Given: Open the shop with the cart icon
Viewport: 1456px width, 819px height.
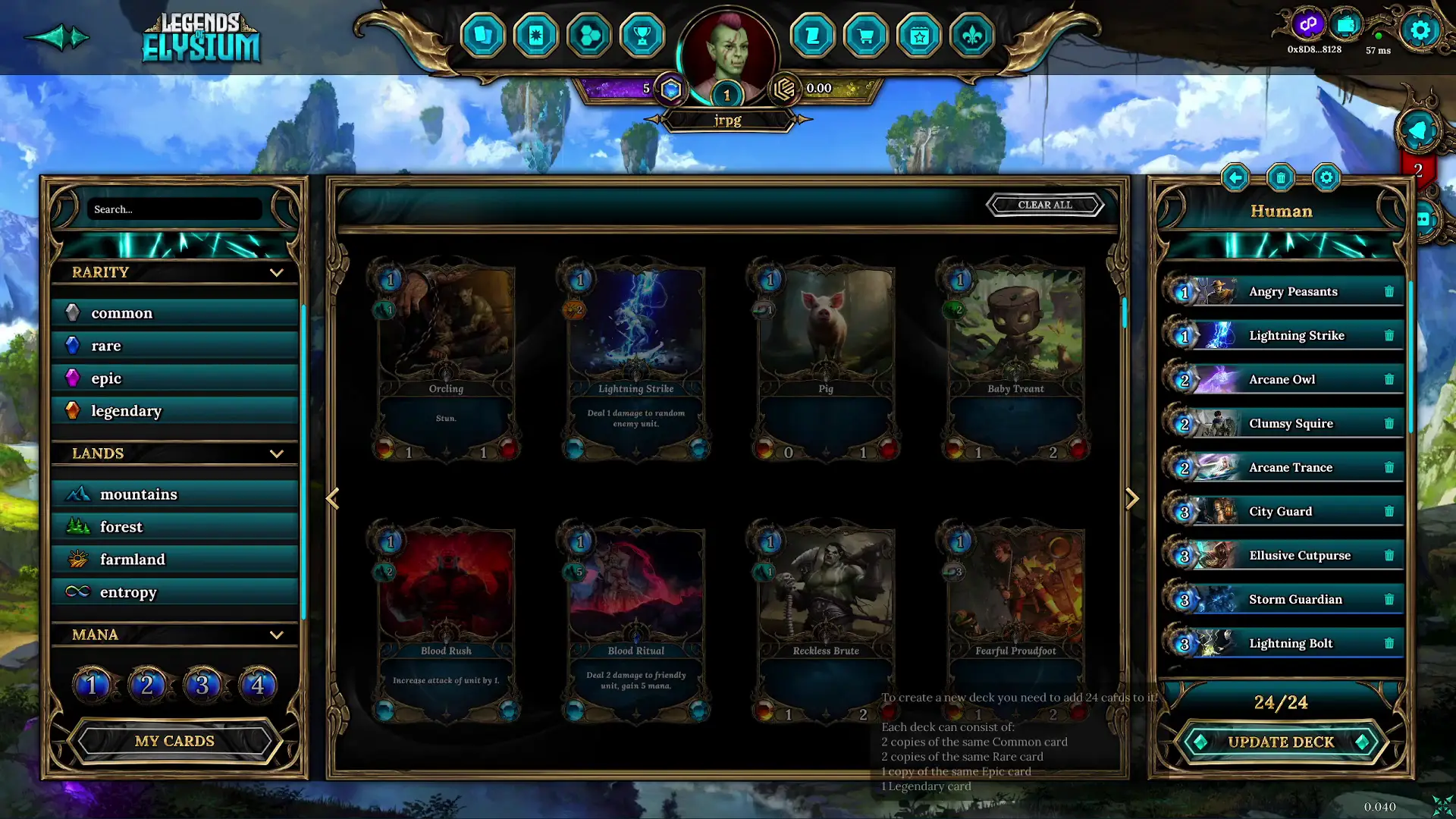Looking at the screenshot, I should pyautogui.click(x=866, y=36).
